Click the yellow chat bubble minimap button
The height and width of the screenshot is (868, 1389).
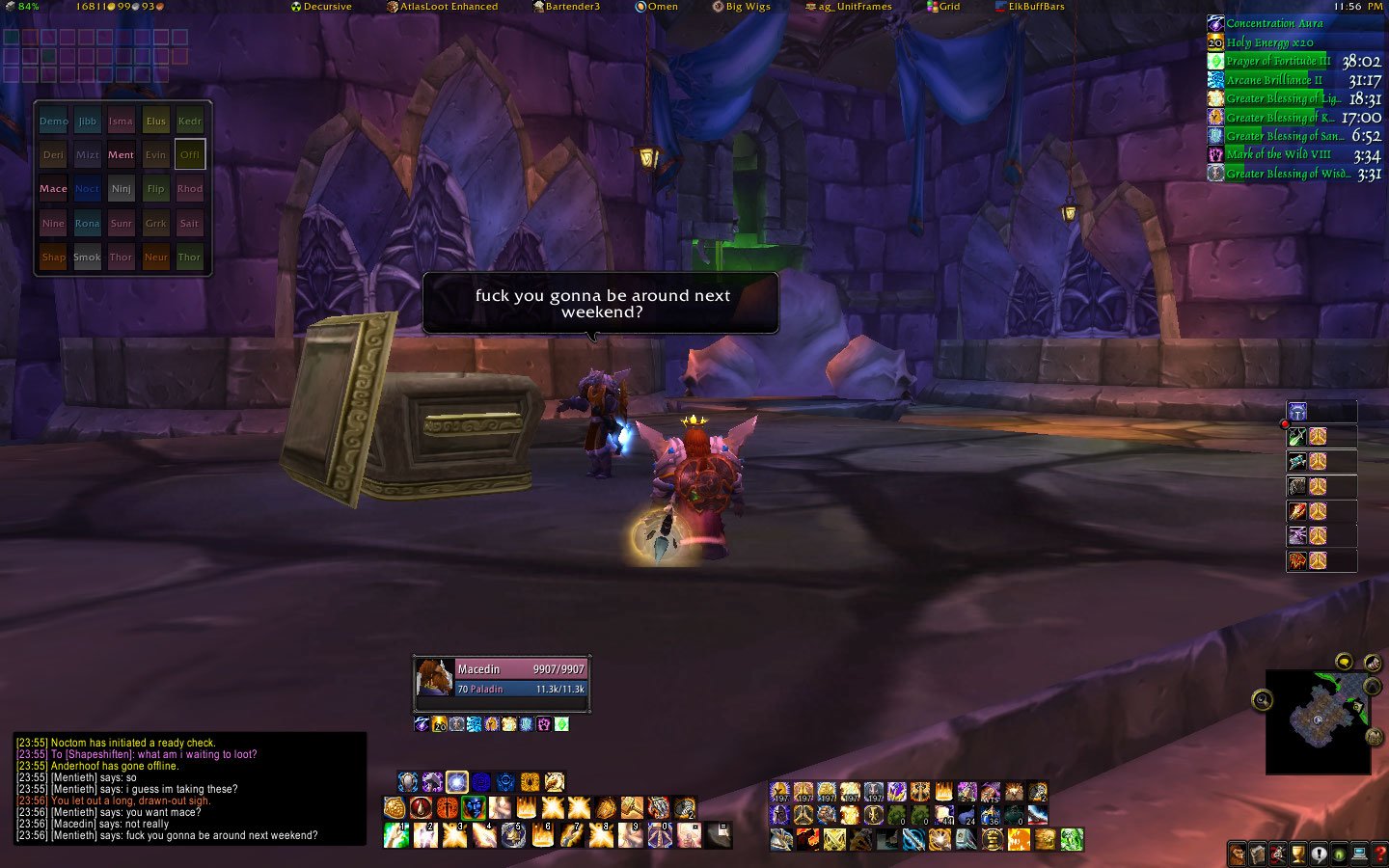pos(1344,662)
